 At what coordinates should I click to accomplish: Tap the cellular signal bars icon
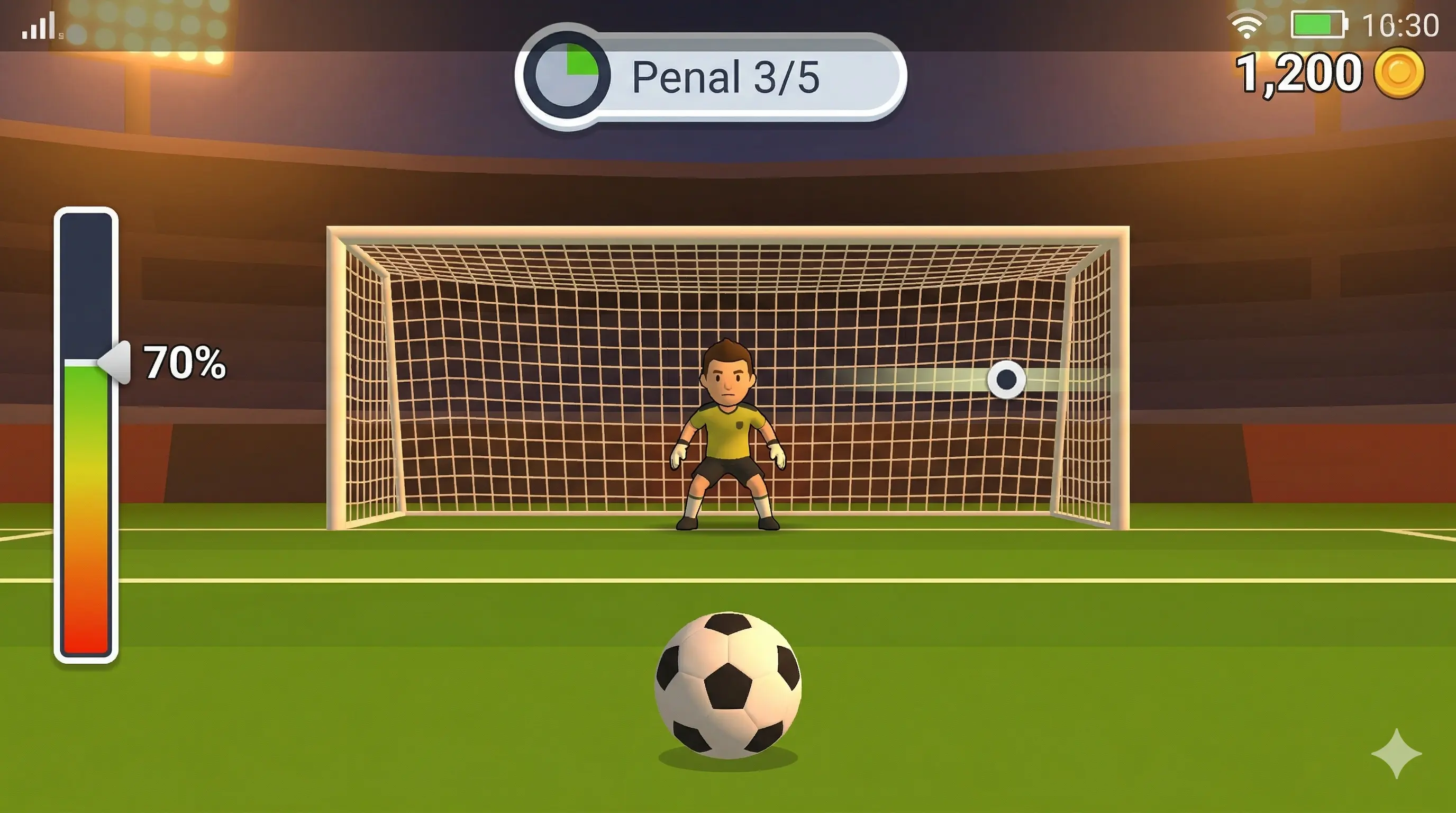pos(38,25)
